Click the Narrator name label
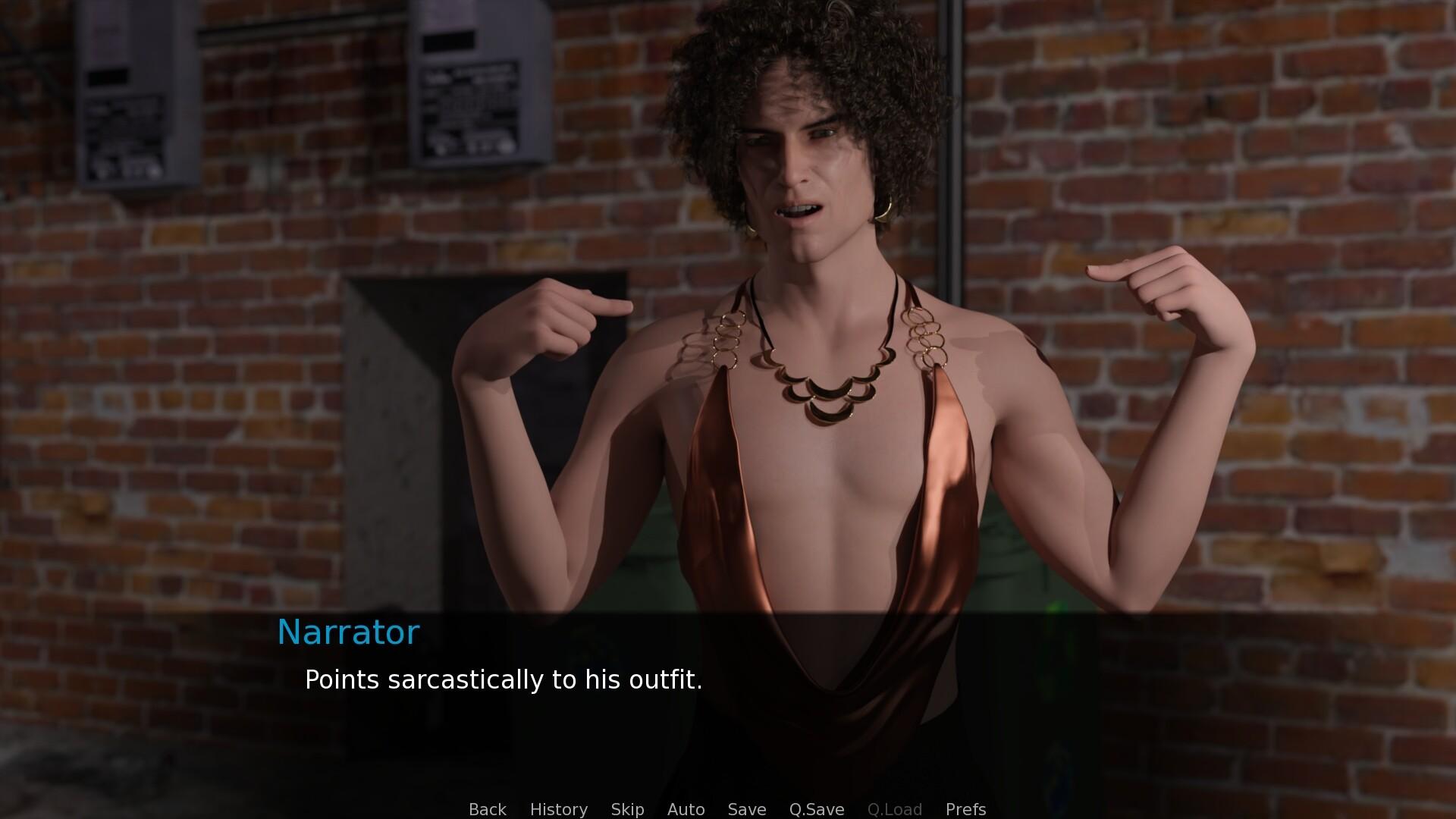This screenshot has height=819, width=1456. pyautogui.click(x=348, y=632)
